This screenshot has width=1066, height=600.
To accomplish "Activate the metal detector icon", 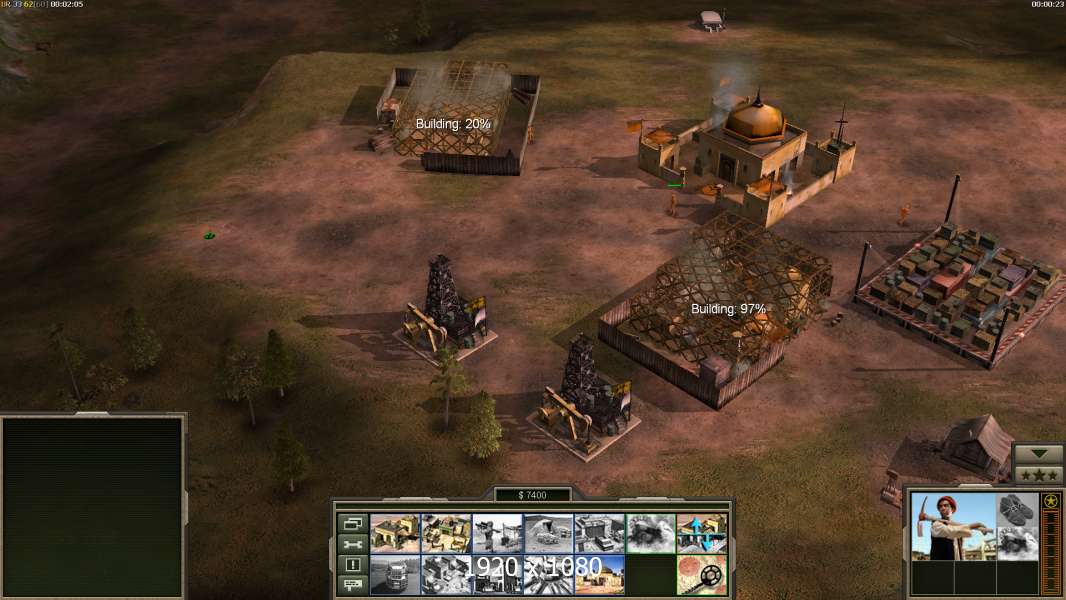I will [x=701, y=574].
